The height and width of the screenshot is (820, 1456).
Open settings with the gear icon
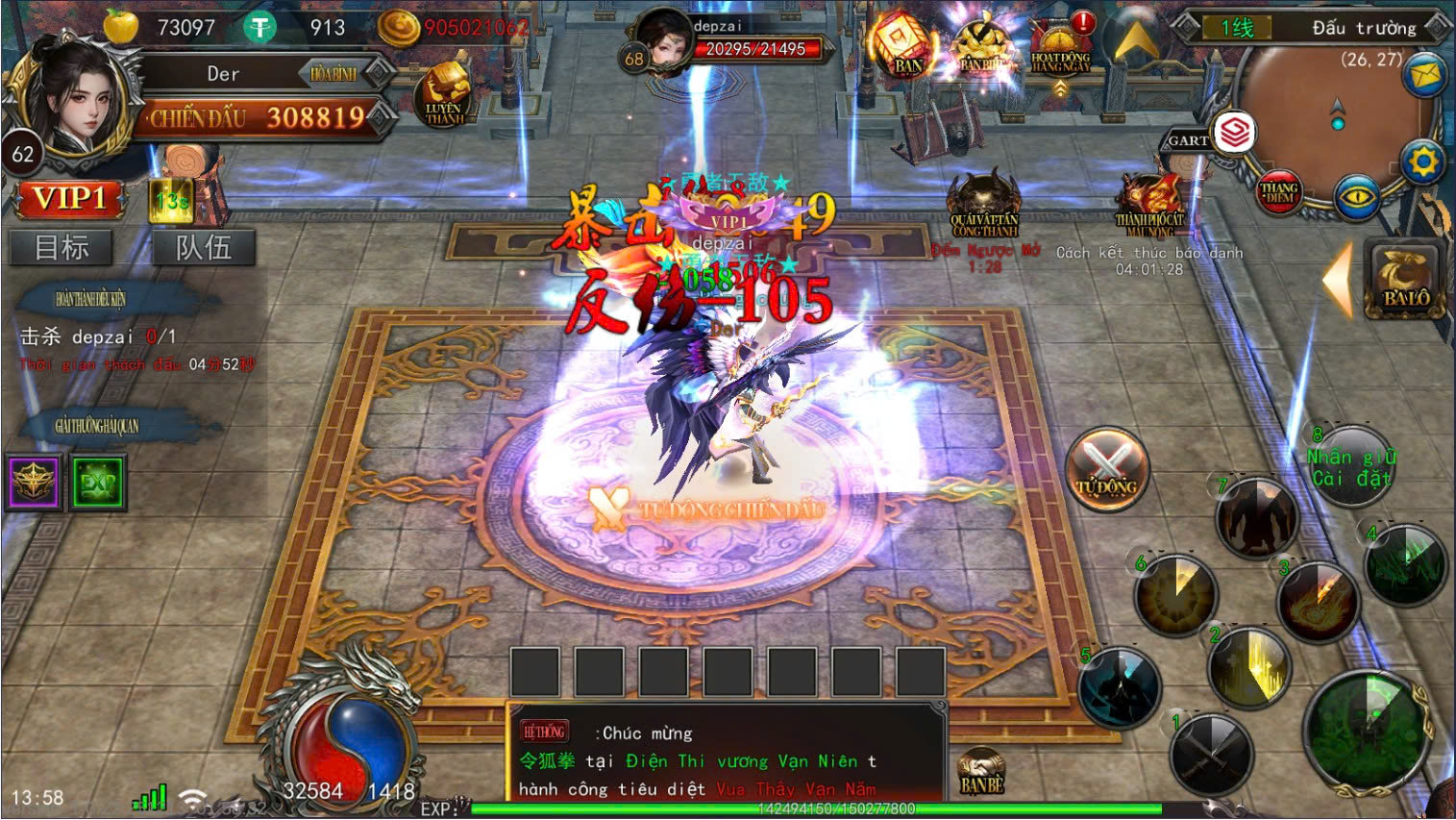point(1422,162)
